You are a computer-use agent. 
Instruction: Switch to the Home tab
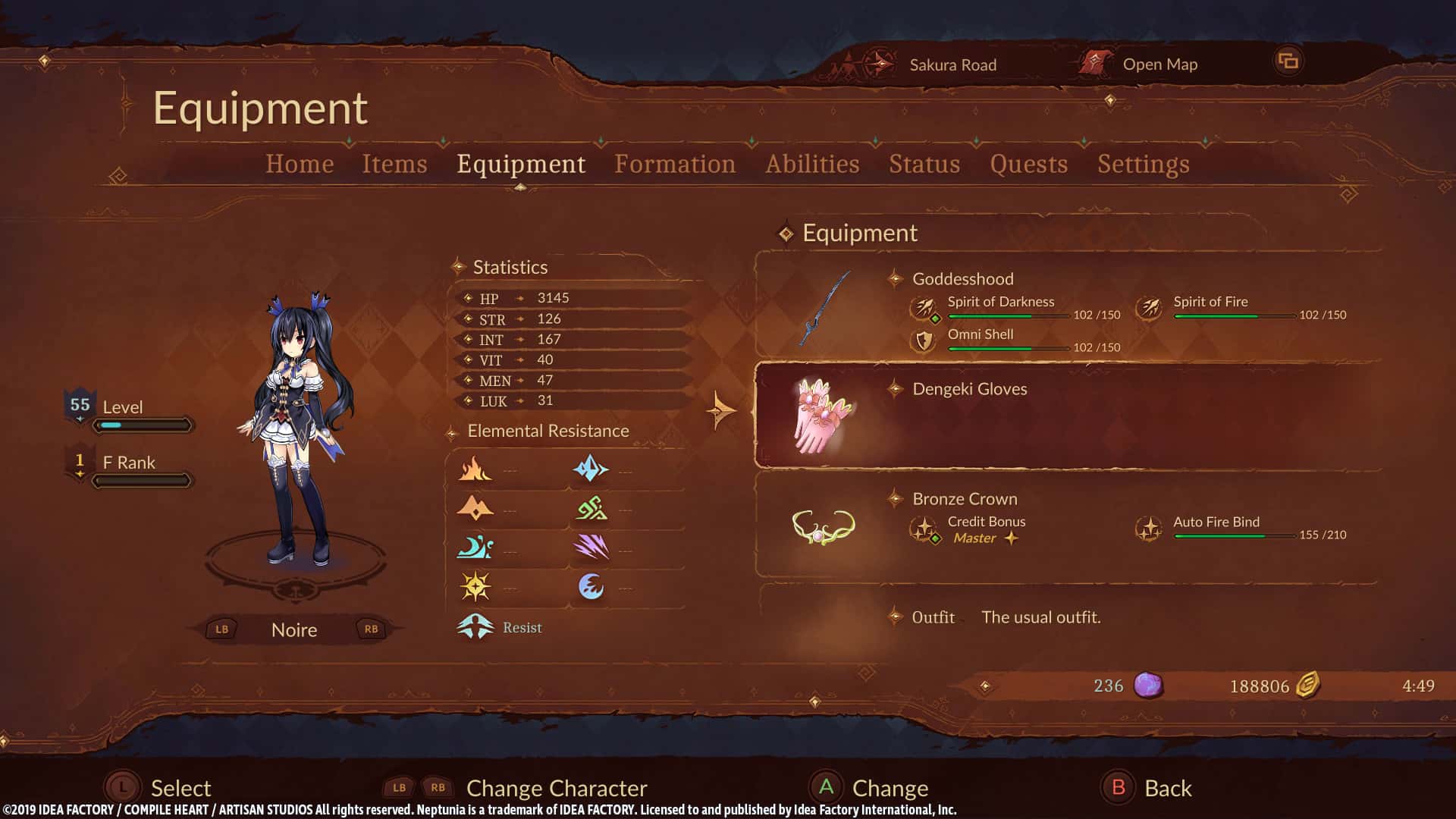pos(300,164)
